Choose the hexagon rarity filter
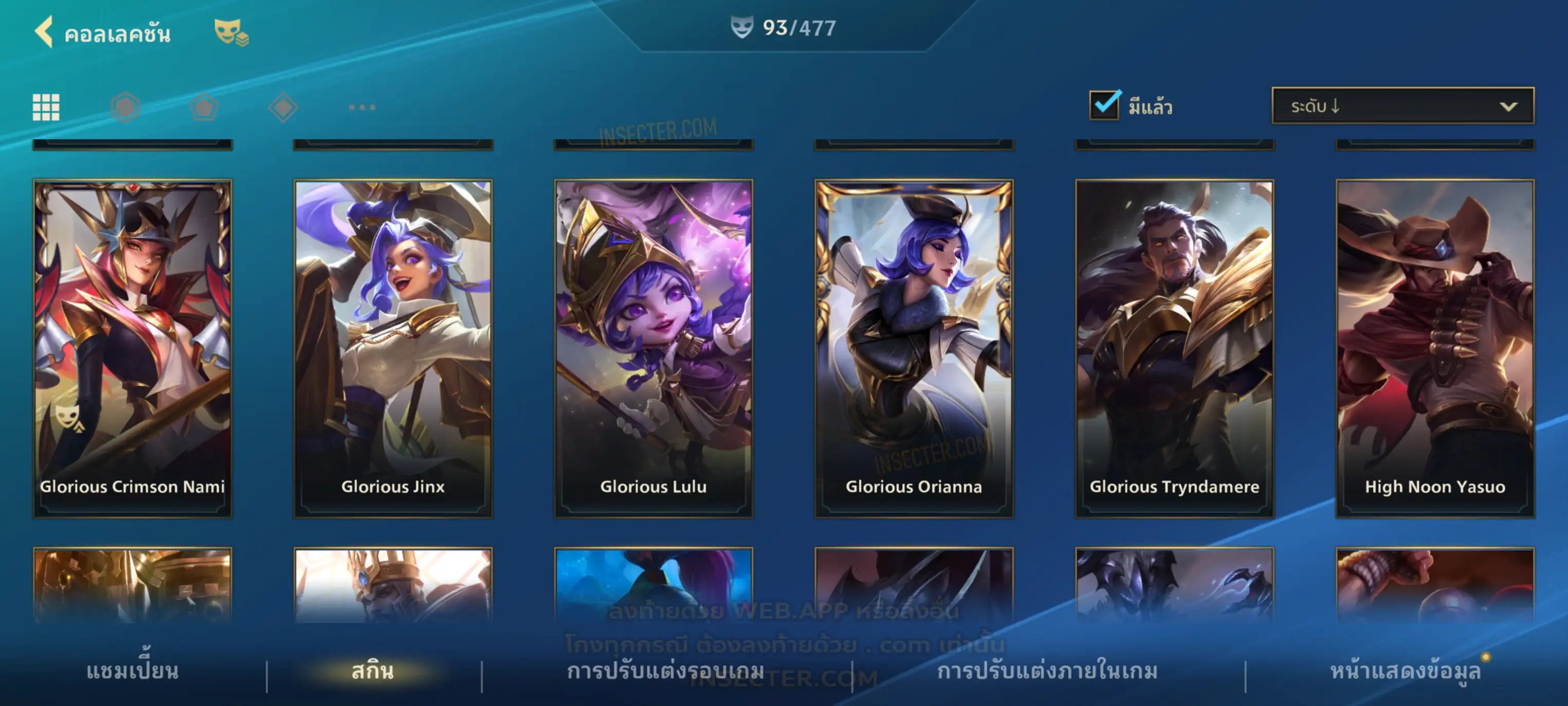 click(x=125, y=107)
